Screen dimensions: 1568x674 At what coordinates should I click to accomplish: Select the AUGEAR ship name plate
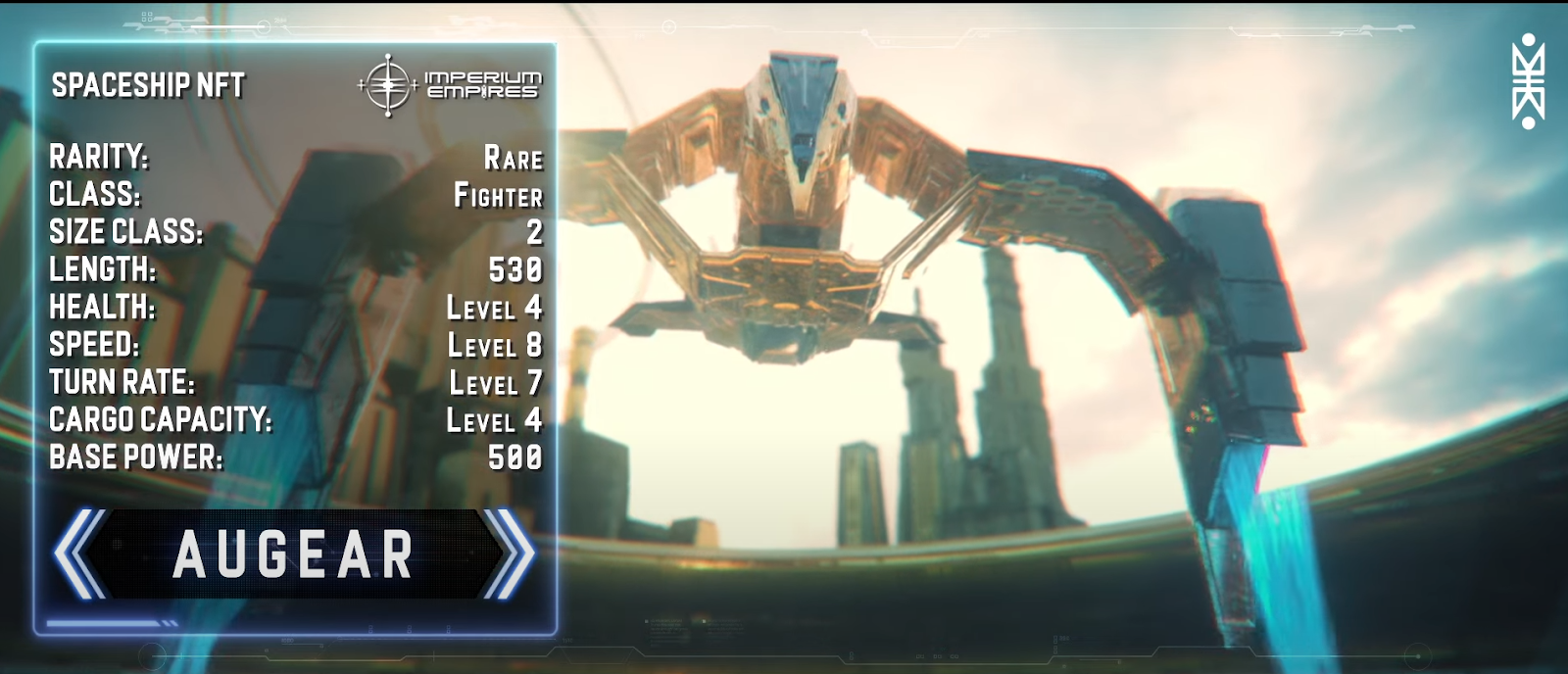pos(293,554)
